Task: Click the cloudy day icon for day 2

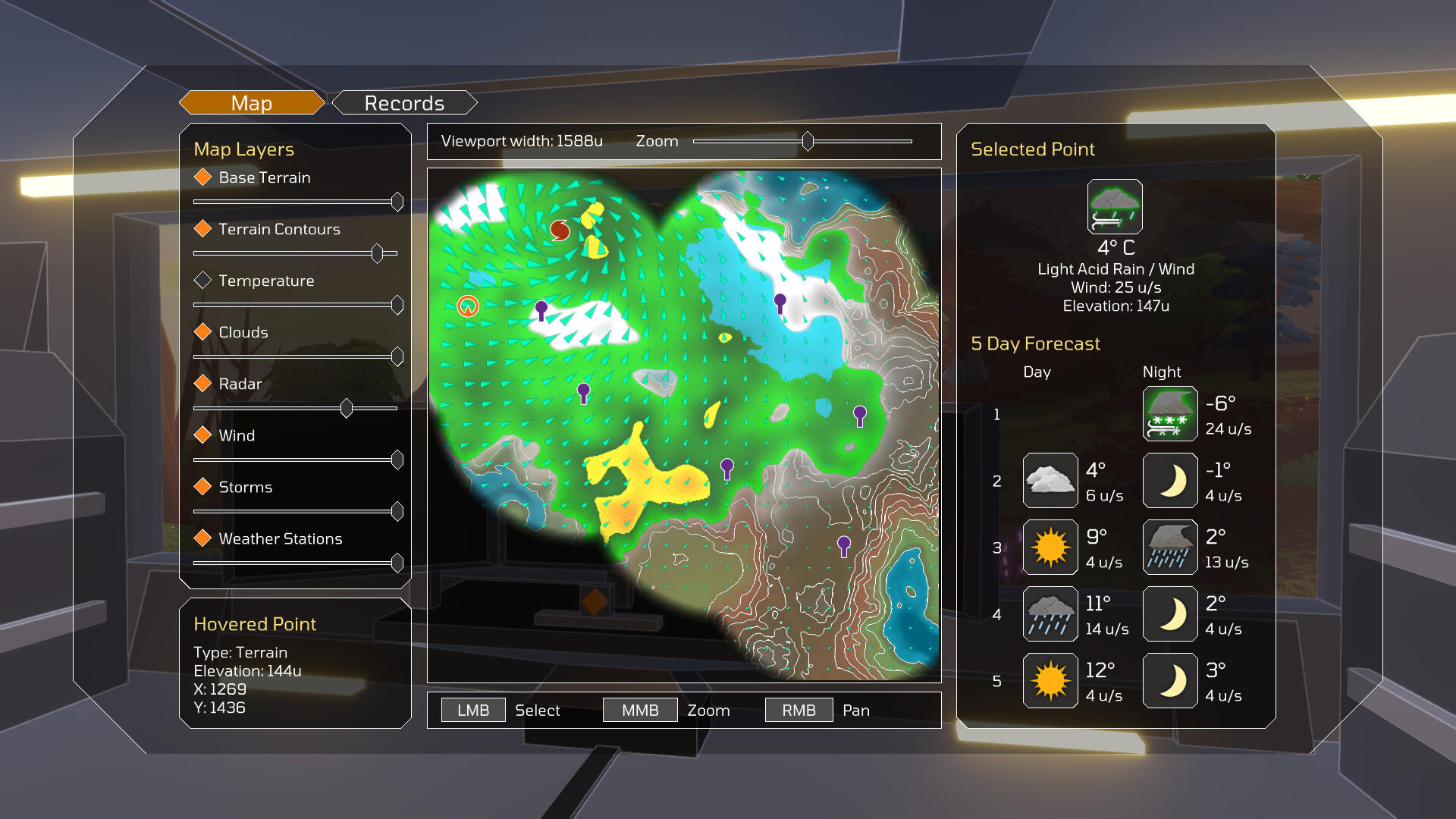Action: pos(1050,480)
